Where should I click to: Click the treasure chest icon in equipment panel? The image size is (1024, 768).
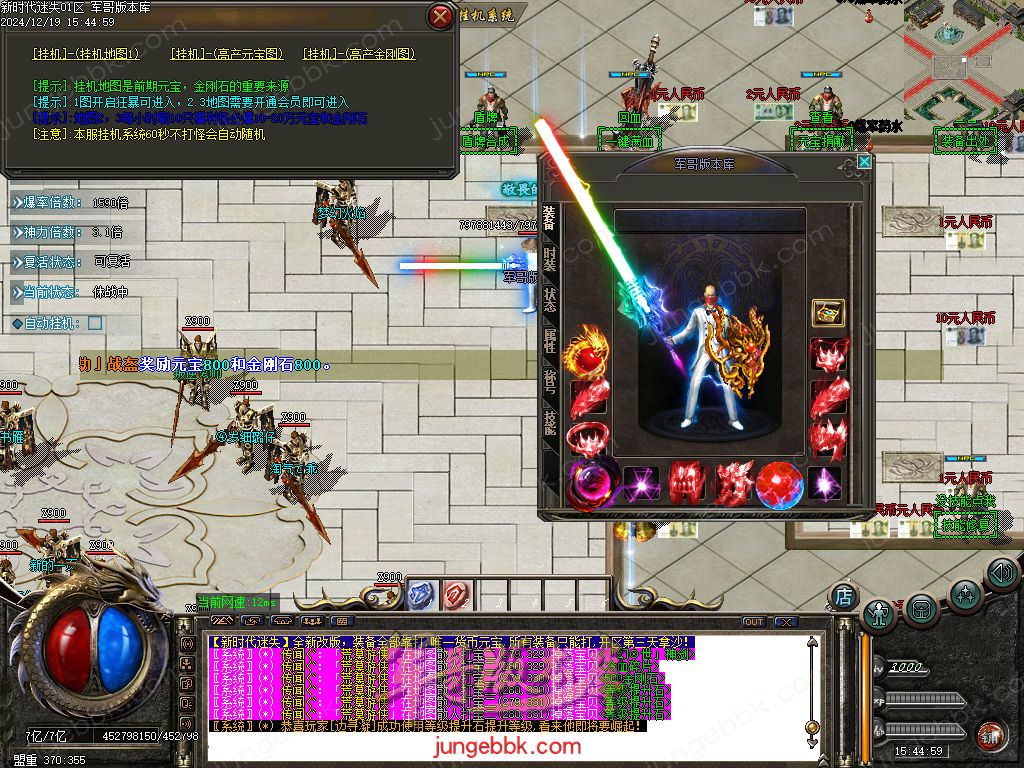pyautogui.click(x=828, y=313)
